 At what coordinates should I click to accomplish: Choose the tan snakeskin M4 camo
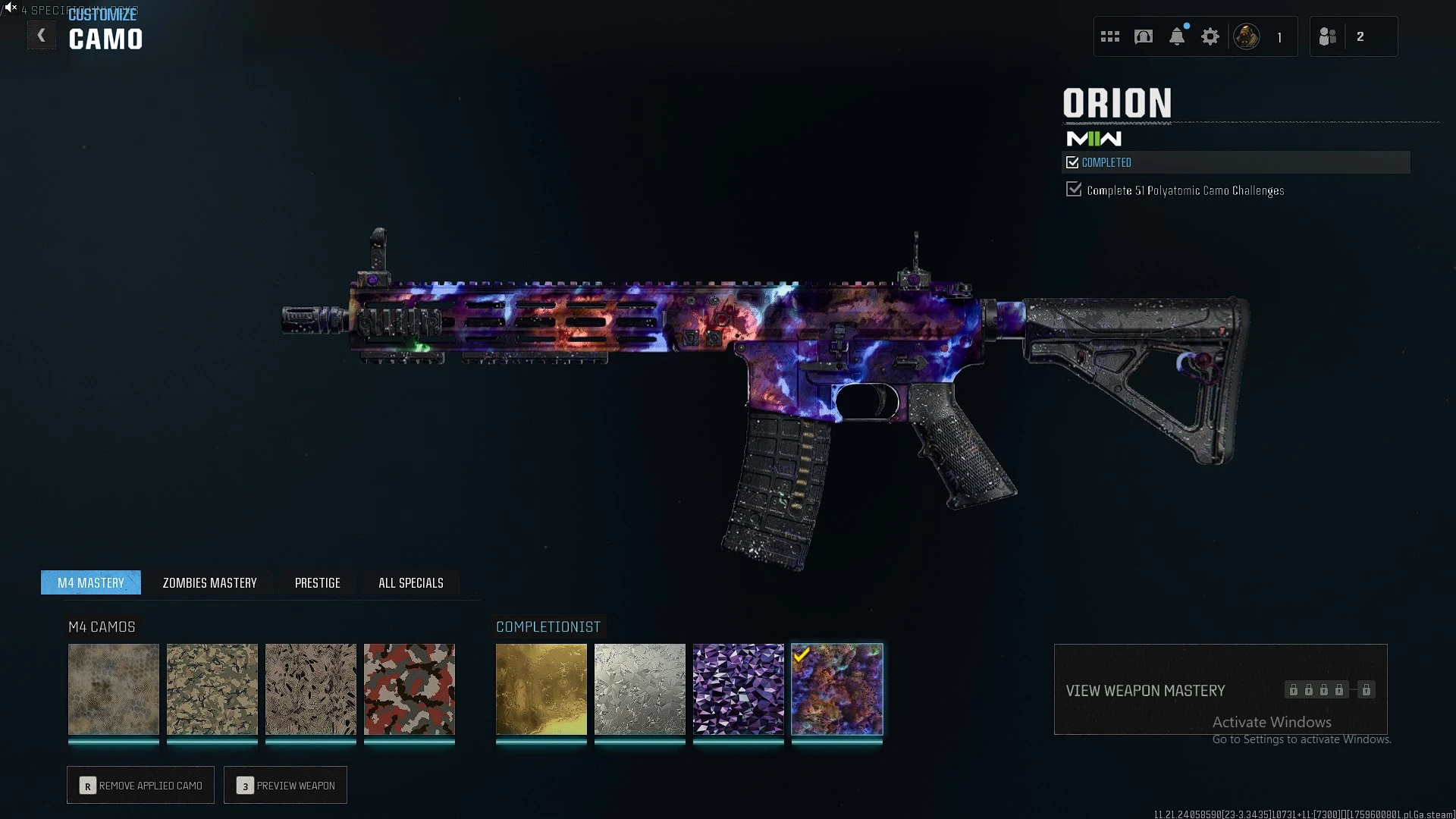(114, 689)
